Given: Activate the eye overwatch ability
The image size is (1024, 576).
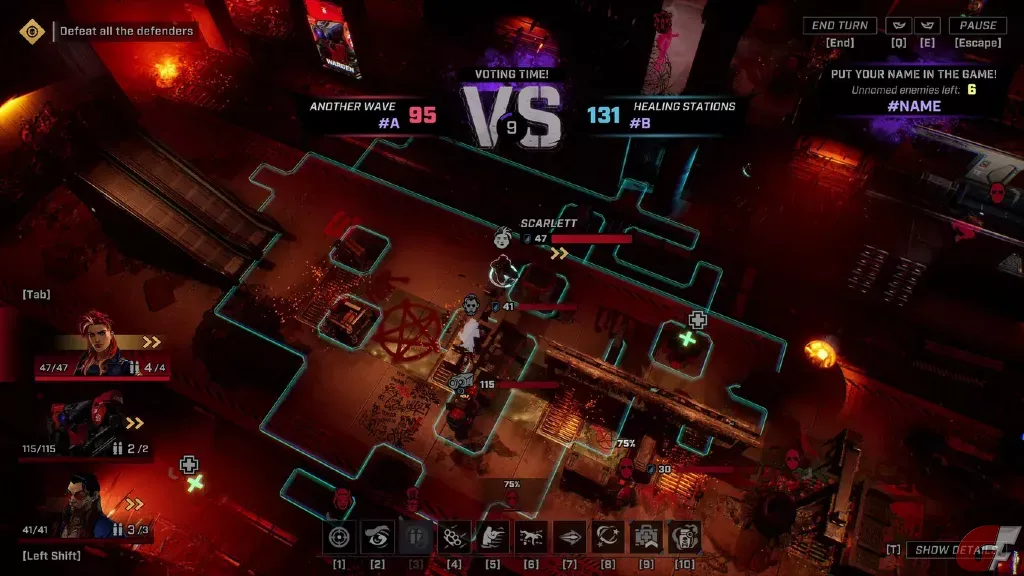Looking at the screenshot, I should [378, 538].
